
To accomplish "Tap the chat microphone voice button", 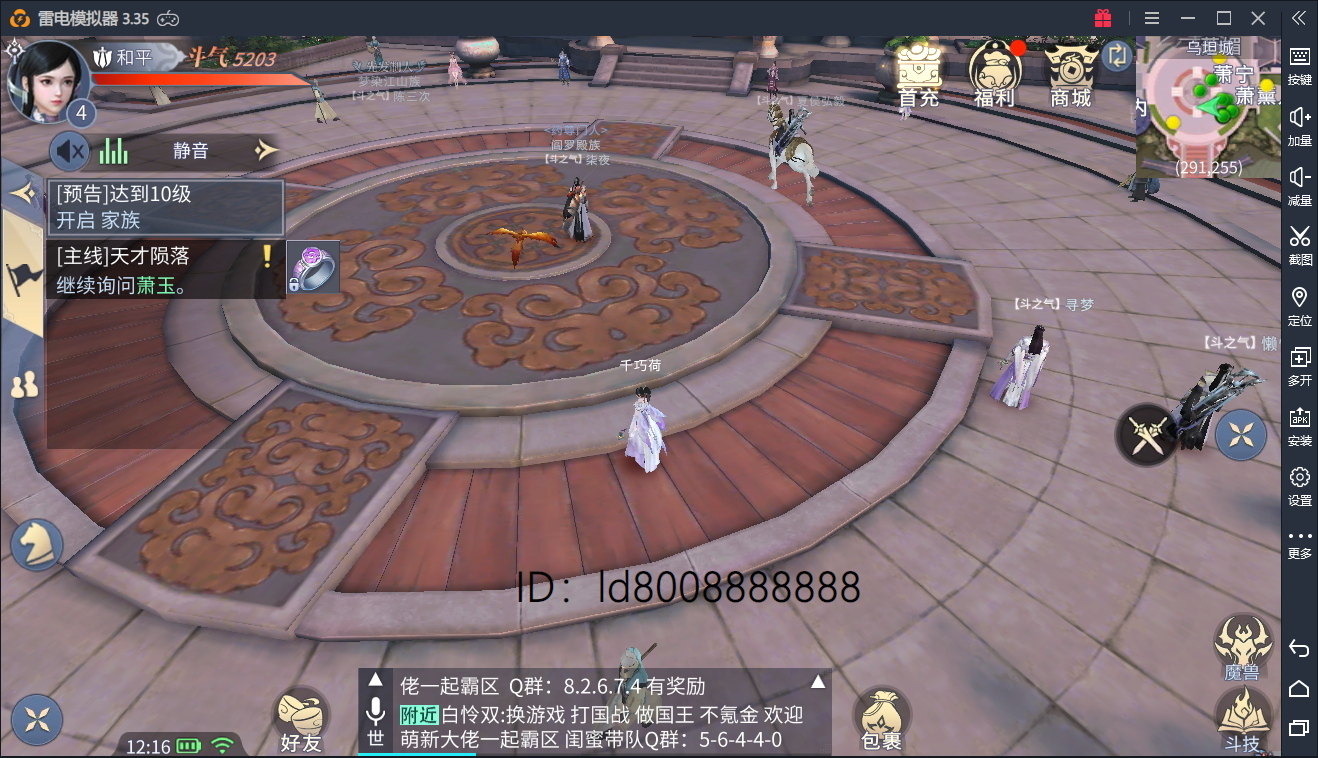I will 375,711.
